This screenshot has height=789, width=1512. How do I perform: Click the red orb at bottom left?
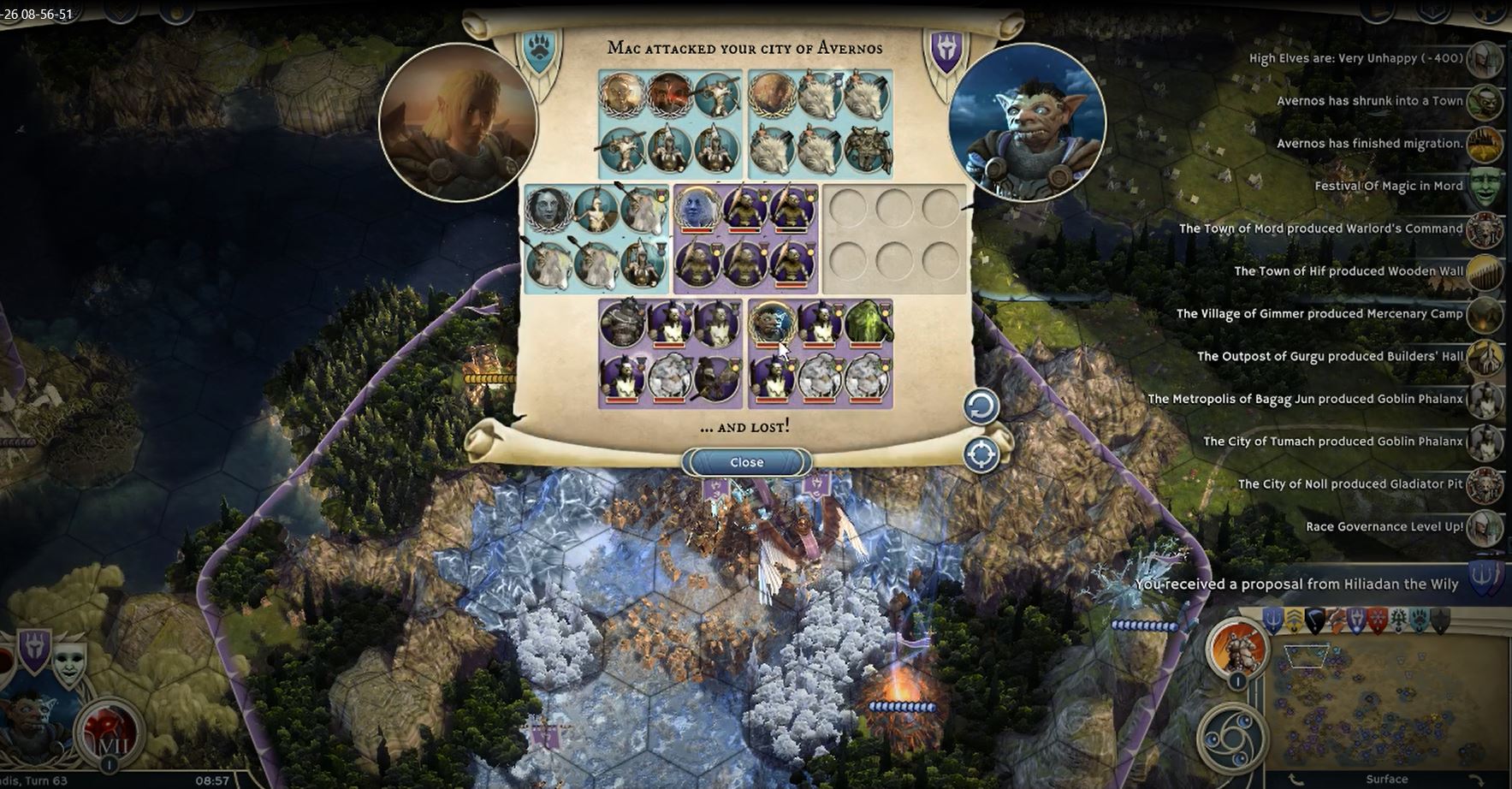(109, 733)
